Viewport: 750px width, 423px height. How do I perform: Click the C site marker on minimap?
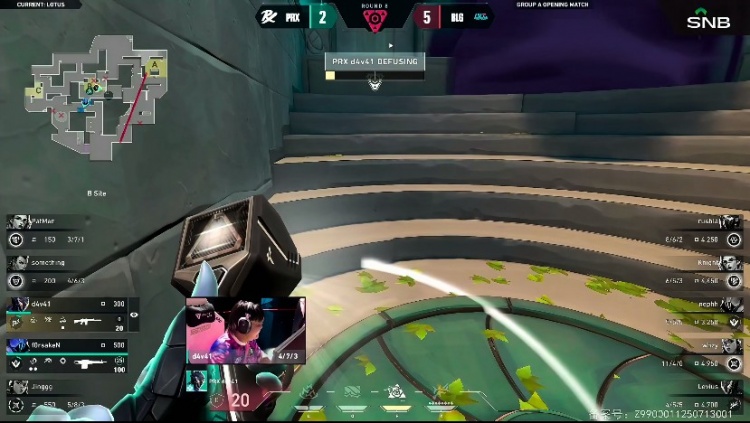[38, 90]
